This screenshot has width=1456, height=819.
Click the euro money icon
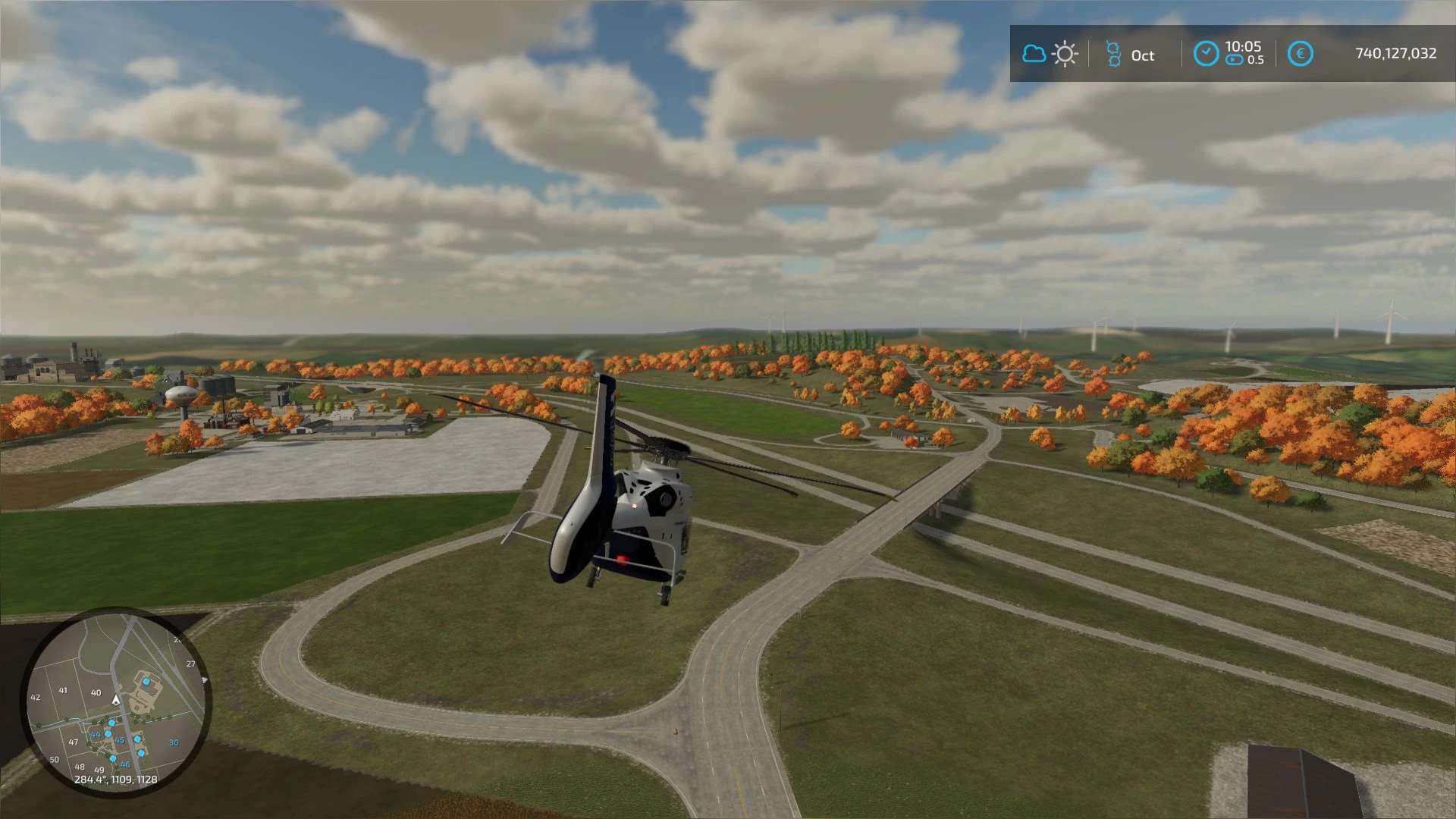(1300, 54)
